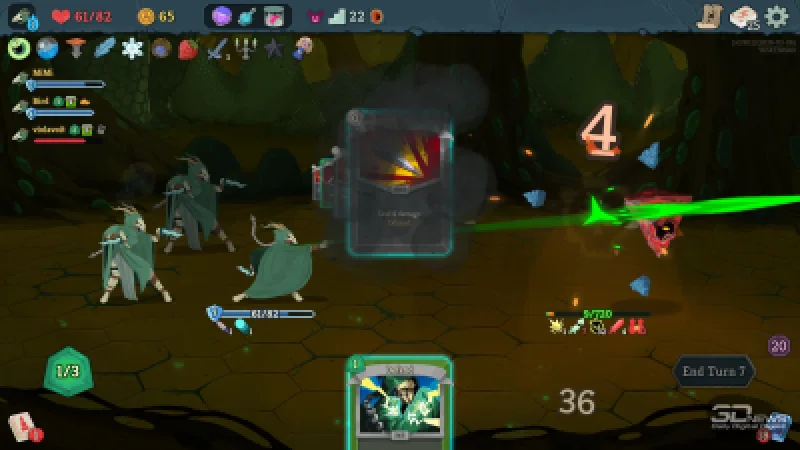Inspect the strawberry relic
The height and width of the screenshot is (450, 800).
click(x=188, y=48)
